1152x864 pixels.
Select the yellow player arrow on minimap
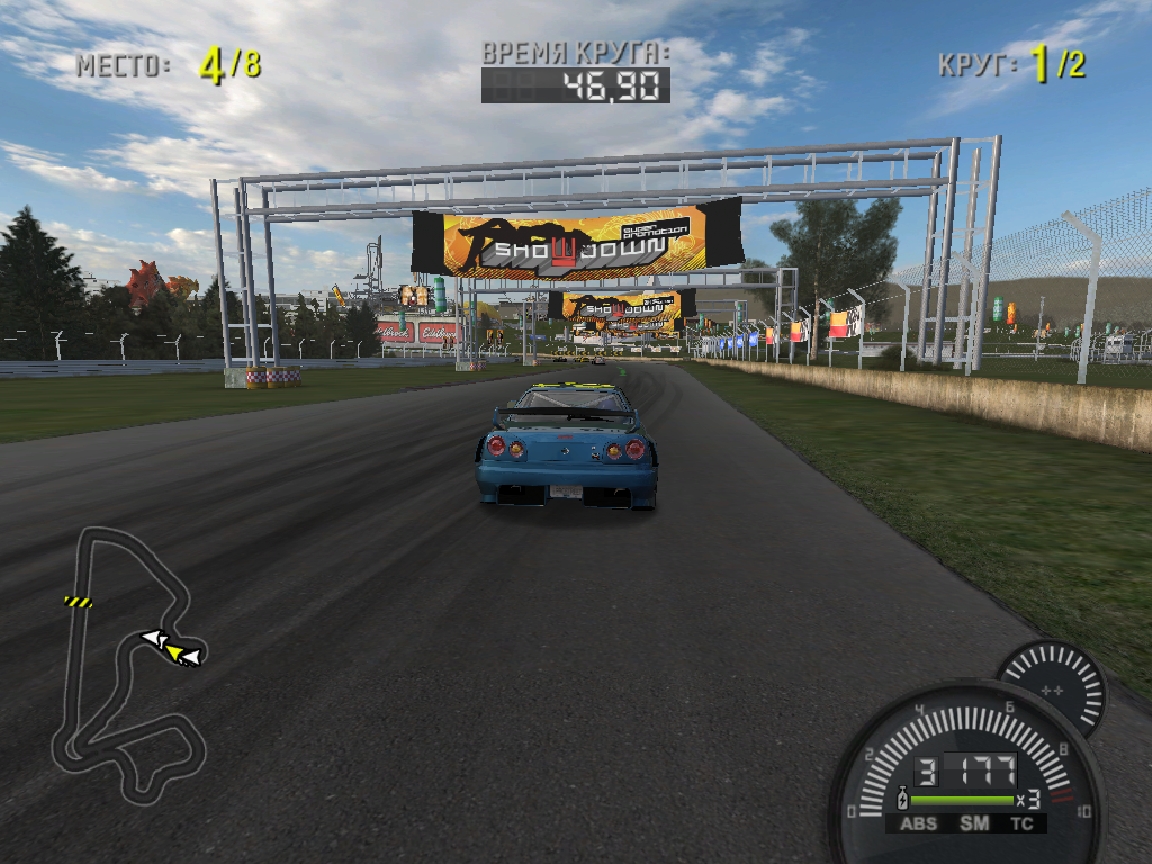tap(175, 653)
